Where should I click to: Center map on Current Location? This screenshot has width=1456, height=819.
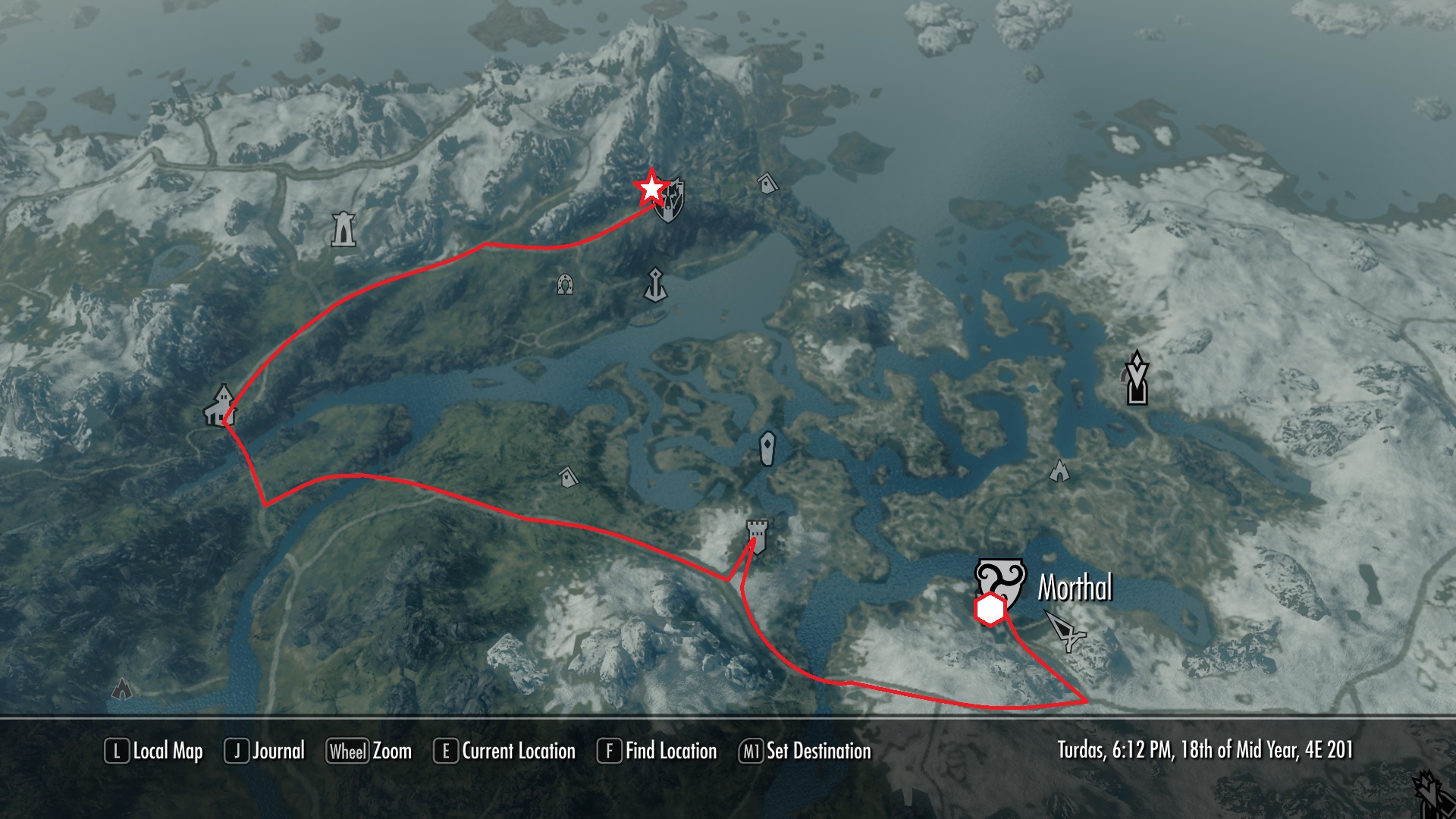point(504,752)
